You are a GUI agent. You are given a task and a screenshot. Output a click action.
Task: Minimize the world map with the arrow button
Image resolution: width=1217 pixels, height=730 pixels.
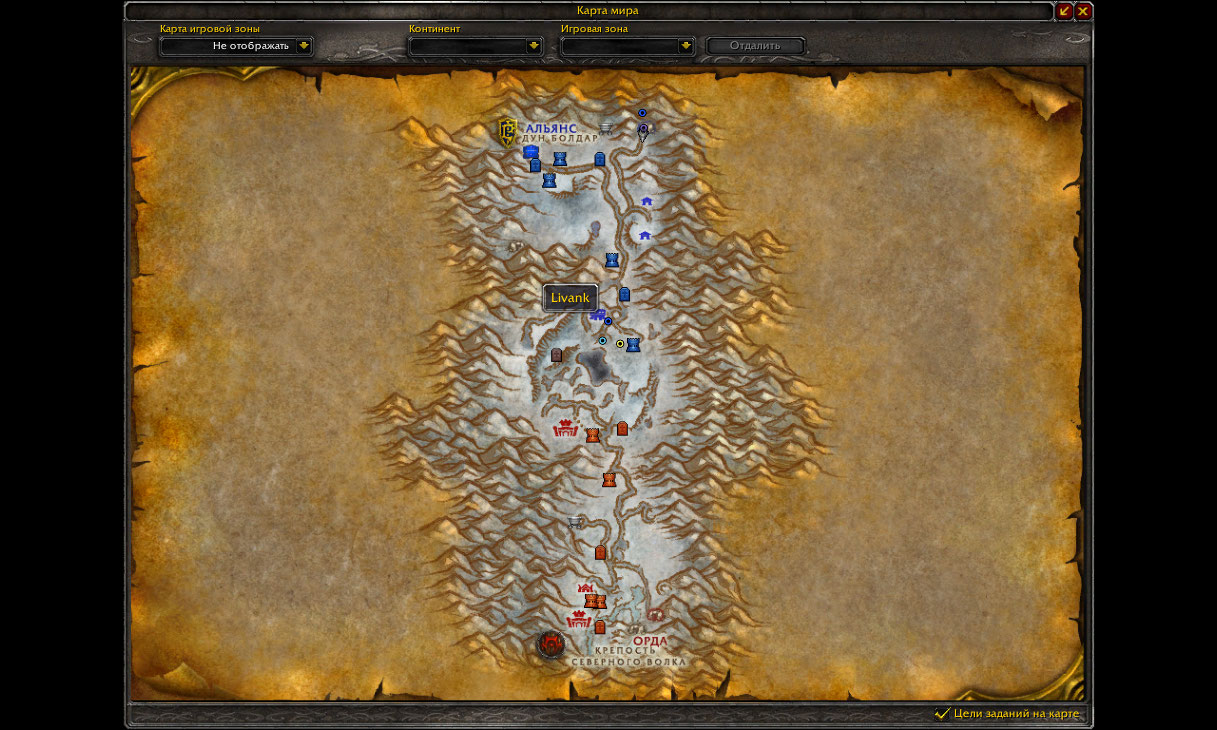(x=1064, y=11)
